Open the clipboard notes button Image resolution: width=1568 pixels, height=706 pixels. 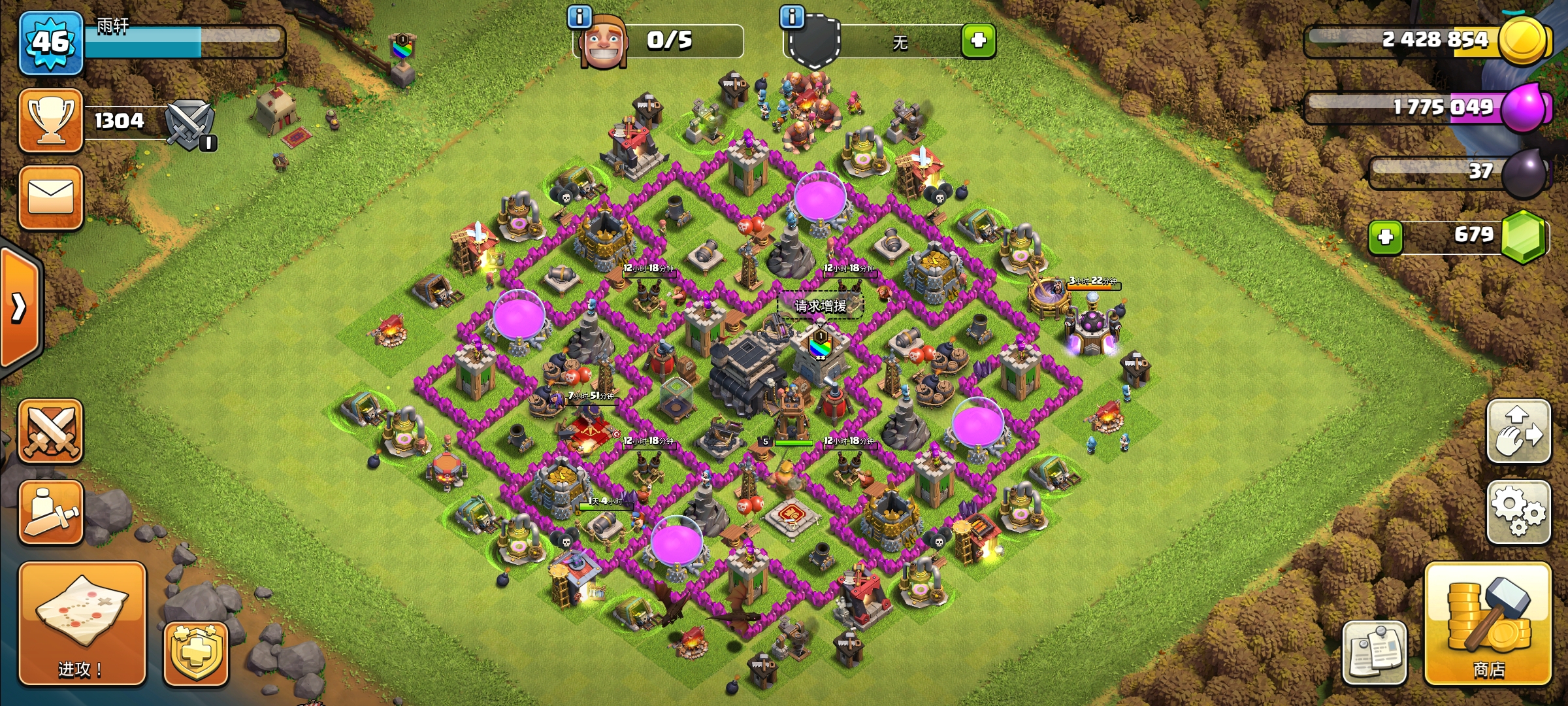(x=1375, y=652)
